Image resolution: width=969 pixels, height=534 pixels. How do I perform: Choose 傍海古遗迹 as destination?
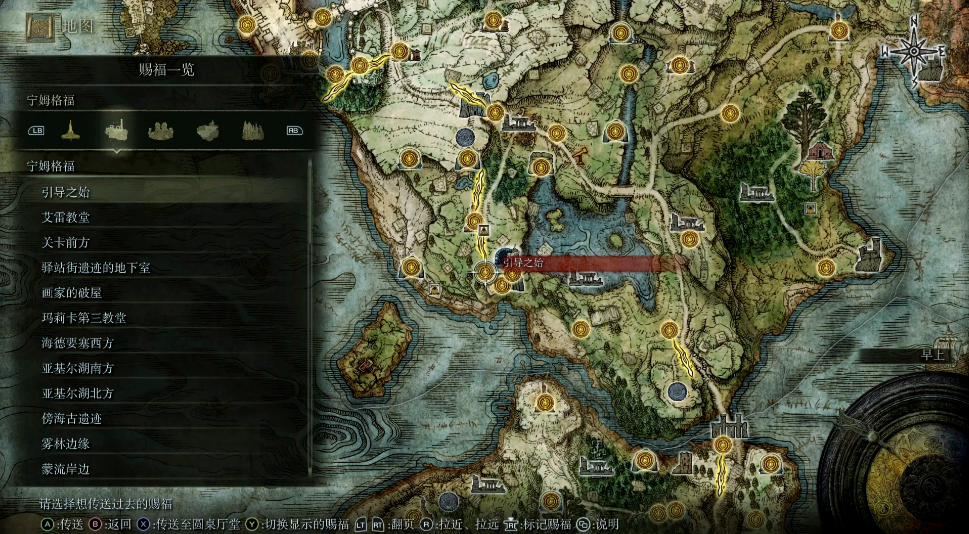click(x=160, y=418)
